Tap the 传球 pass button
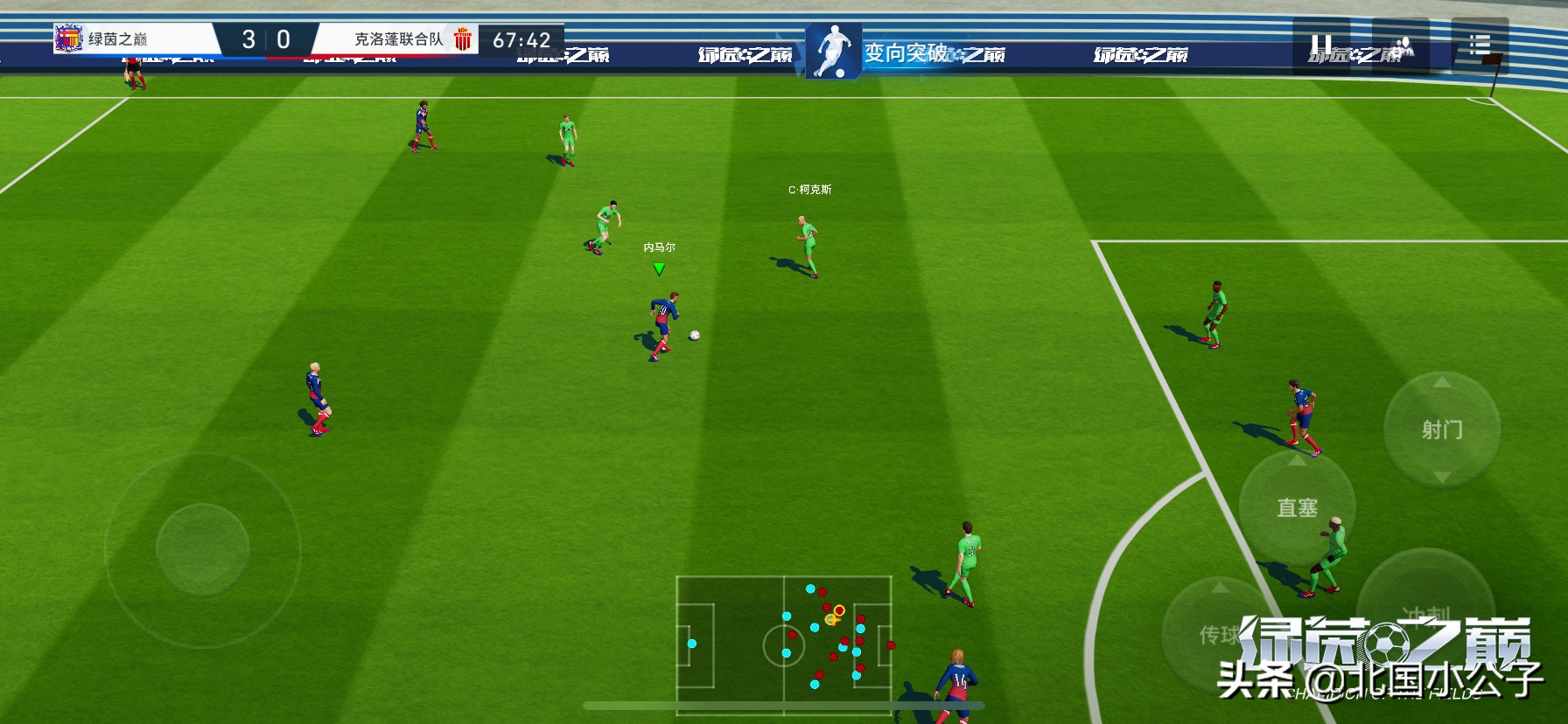 (1218, 633)
